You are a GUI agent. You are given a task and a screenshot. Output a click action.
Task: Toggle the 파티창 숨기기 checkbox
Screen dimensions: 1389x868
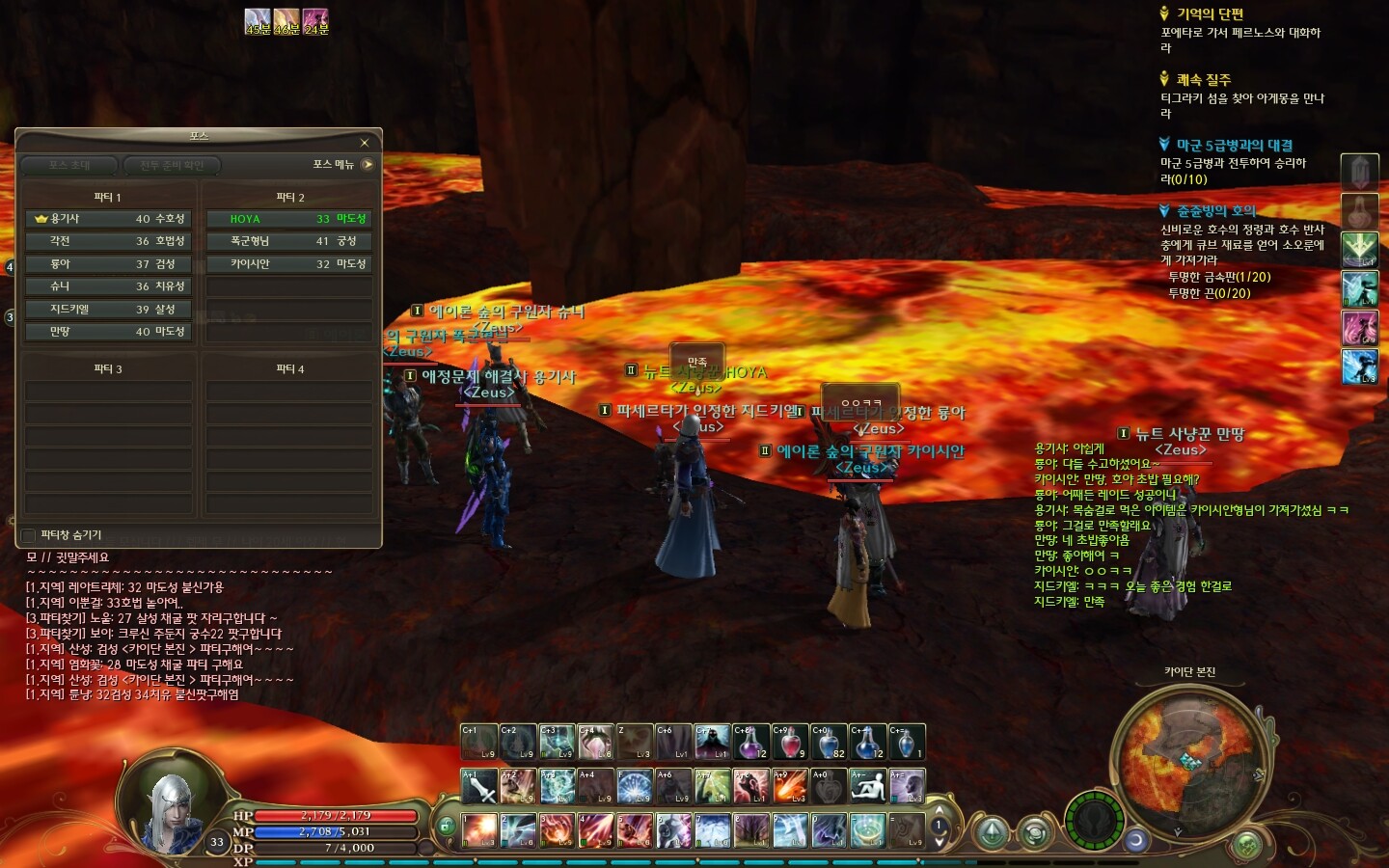pos(29,535)
